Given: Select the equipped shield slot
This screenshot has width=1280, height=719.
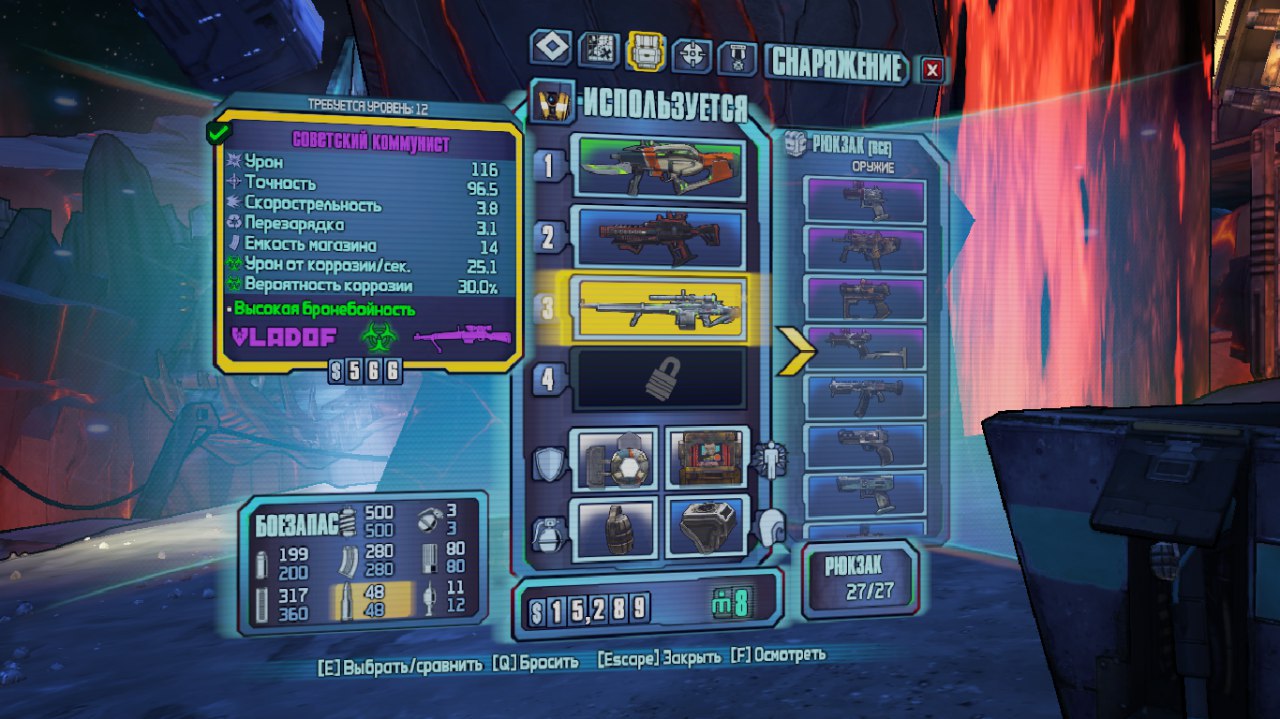Looking at the screenshot, I should [614, 459].
